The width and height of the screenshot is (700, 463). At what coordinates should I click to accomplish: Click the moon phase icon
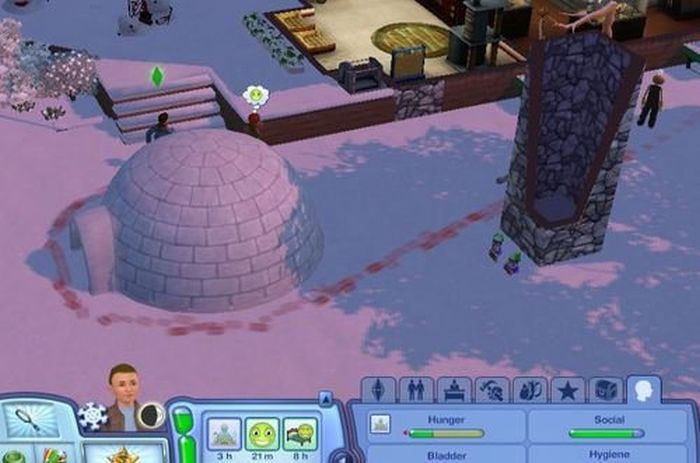151,415
